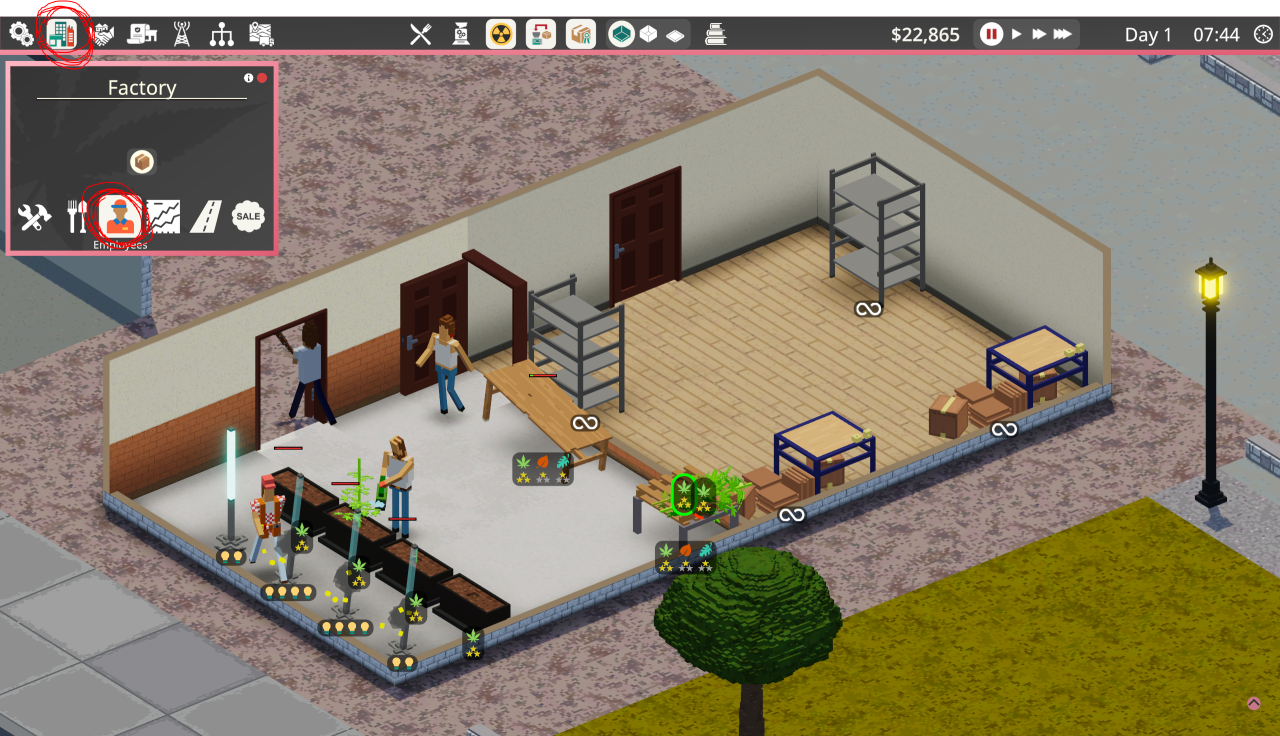Close the Factory panel with red dot
Screen dimensions: 1280x736
point(262,78)
